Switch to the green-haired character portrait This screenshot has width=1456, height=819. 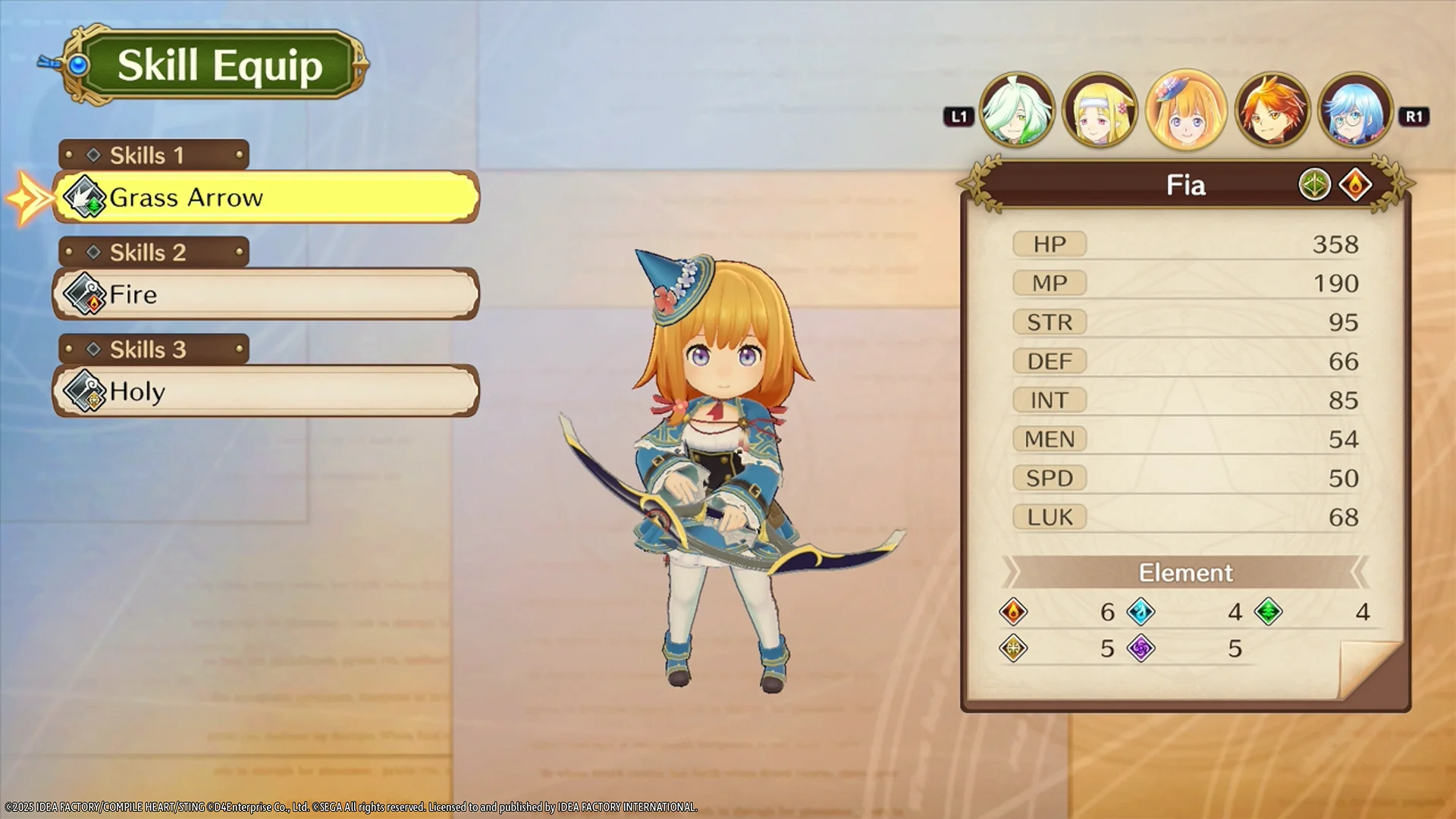click(1016, 111)
